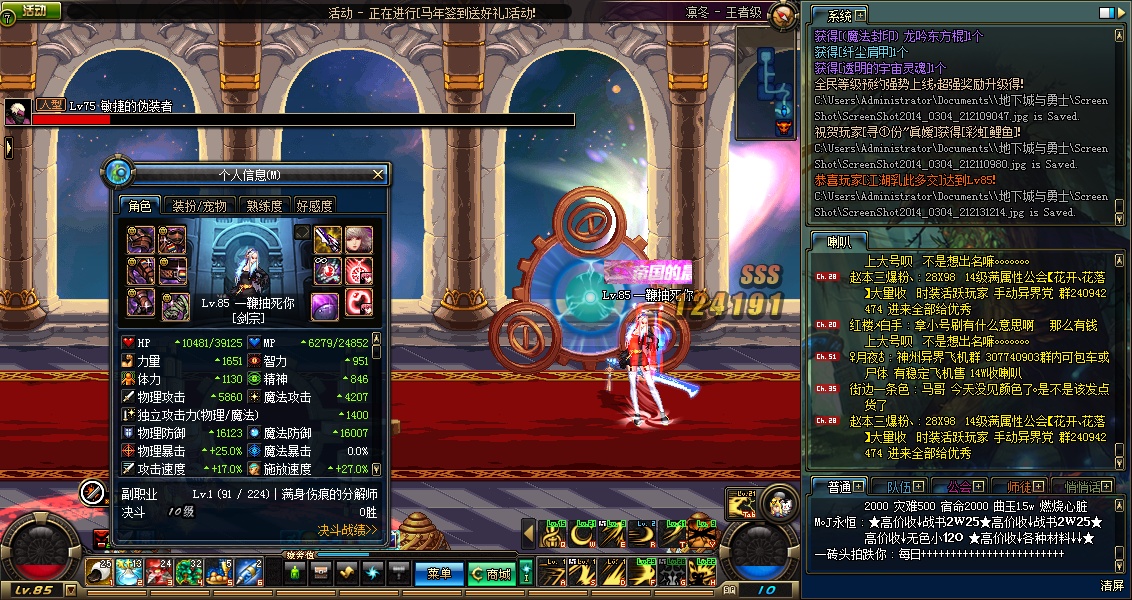Screen dimensions: 1132x600
Task: Open the 熟练度 proficiency tab
Action: point(264,206)
